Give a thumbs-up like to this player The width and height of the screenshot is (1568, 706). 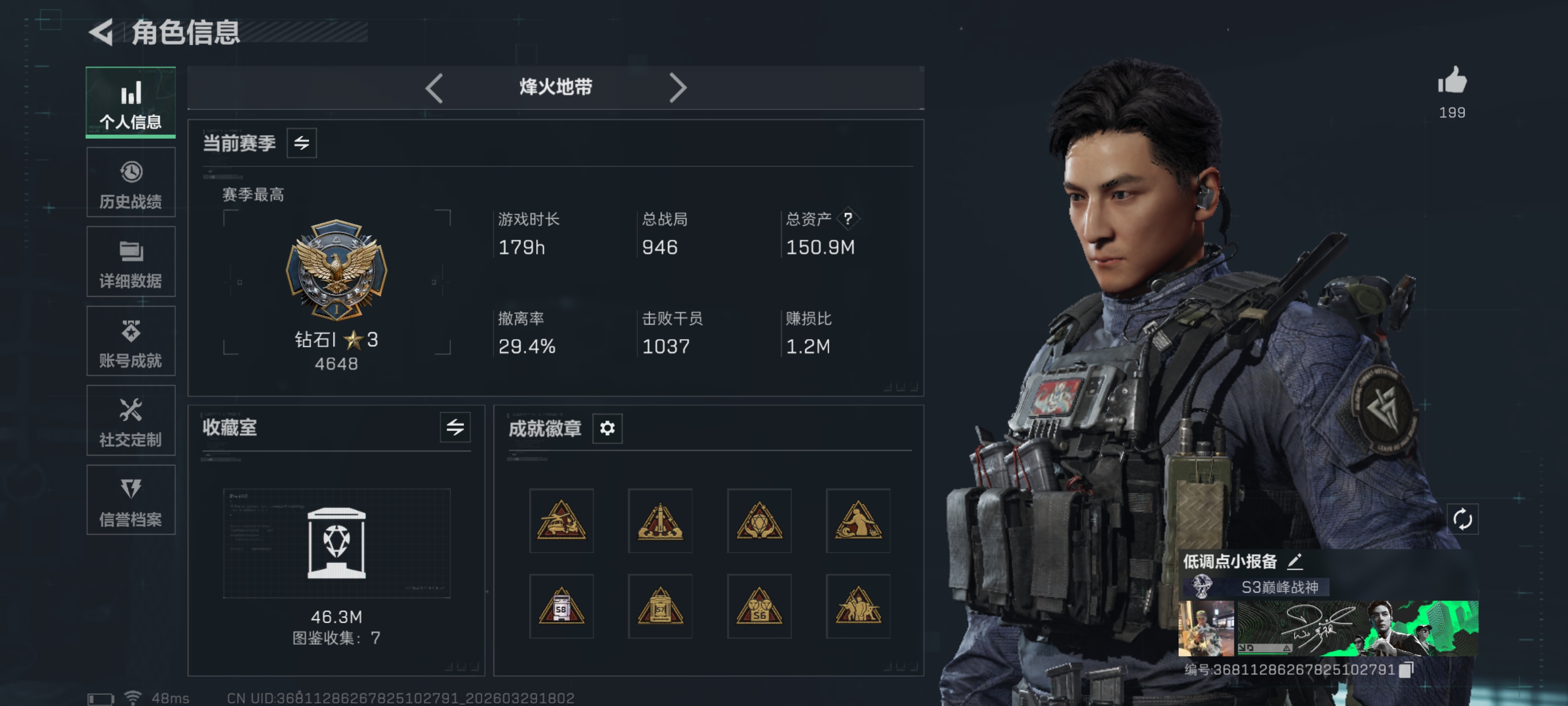click(x=1452, y=81)
